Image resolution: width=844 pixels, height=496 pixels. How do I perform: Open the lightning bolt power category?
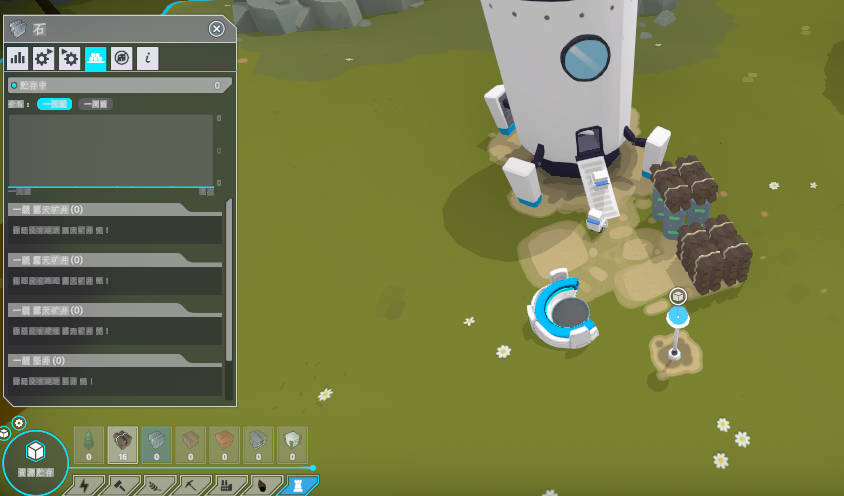(84, 486)
